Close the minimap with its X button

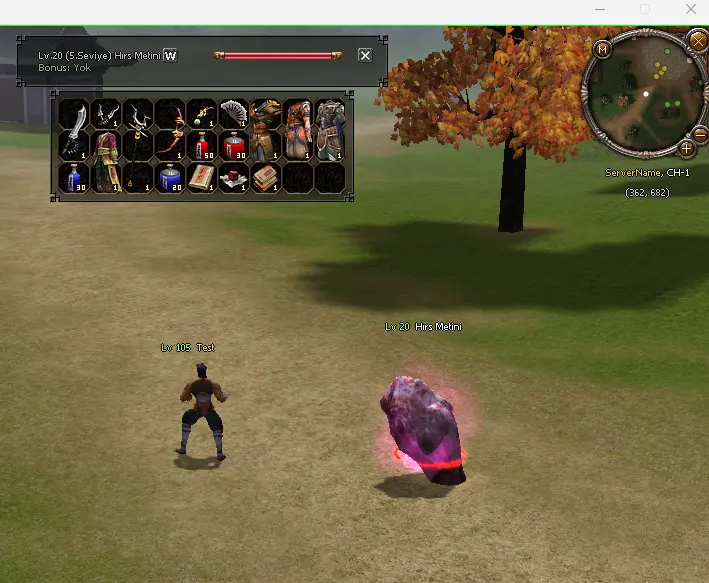coord(698,41)
